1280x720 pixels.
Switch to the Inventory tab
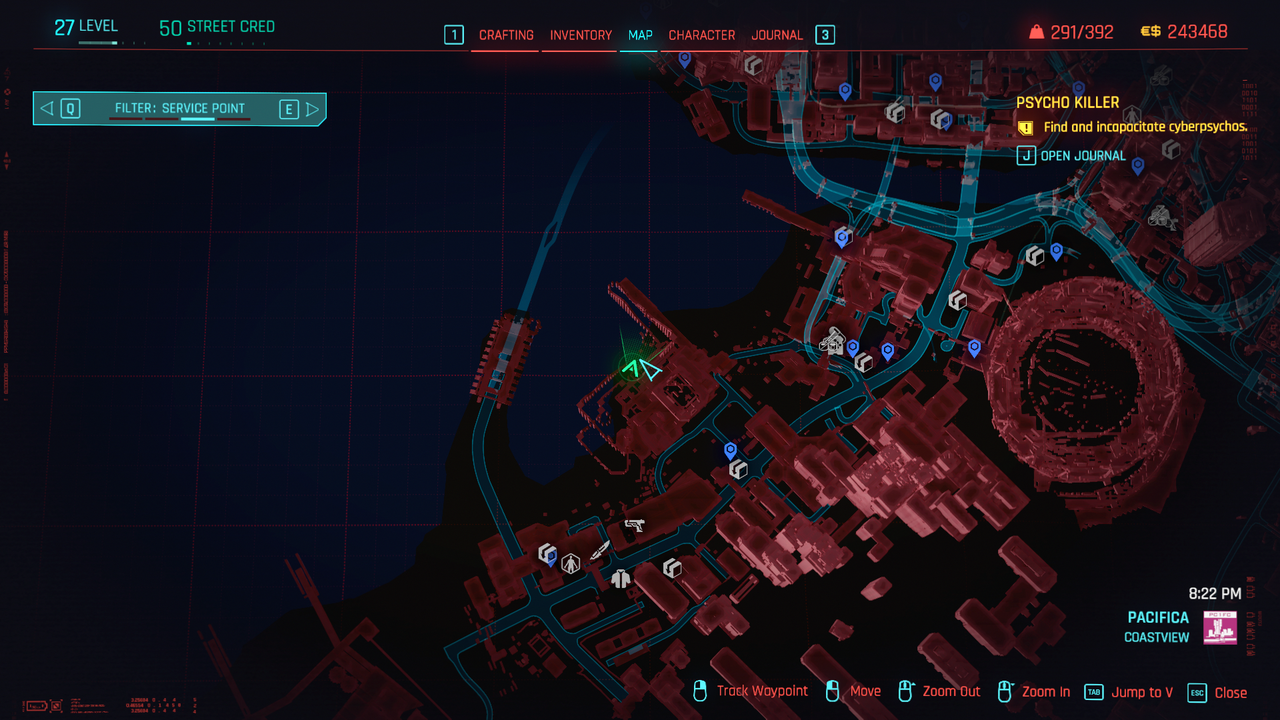coord(580,35)
